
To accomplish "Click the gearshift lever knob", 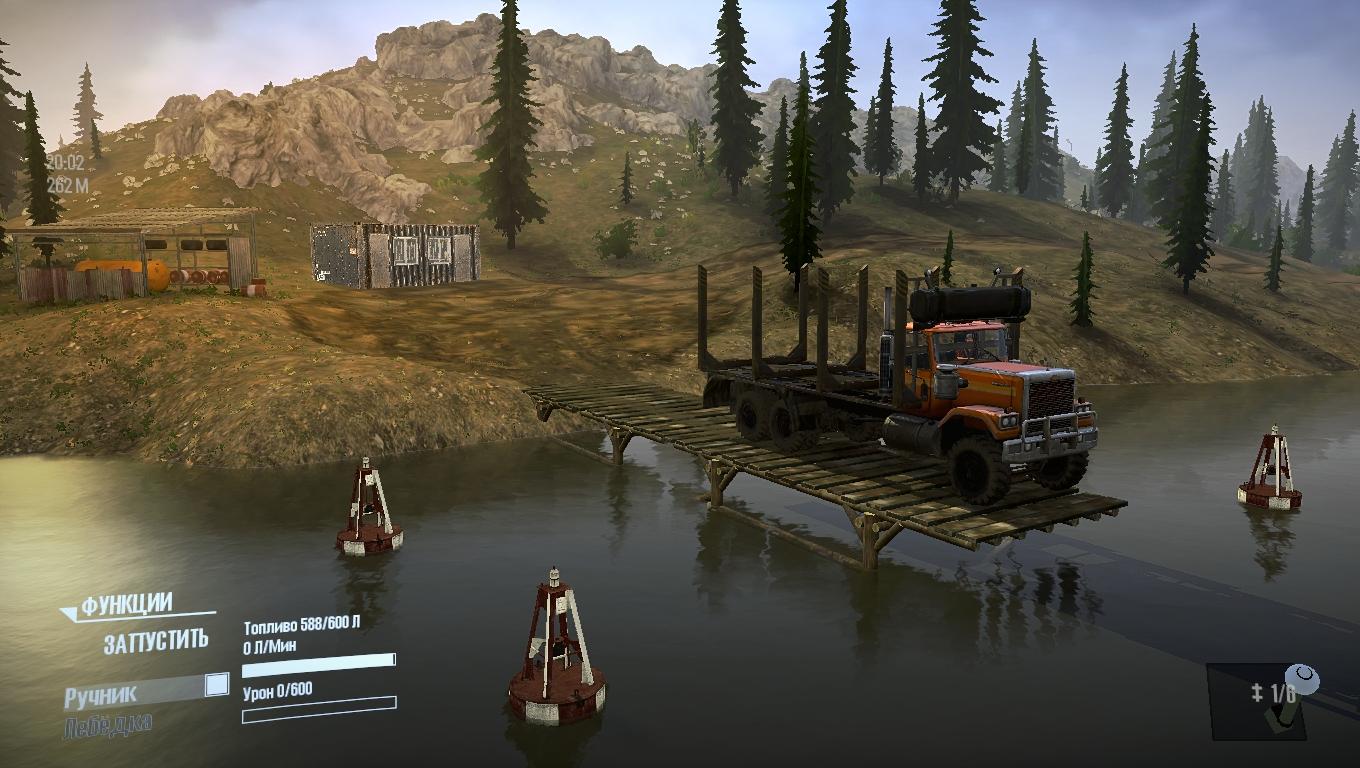I will coord(1302,681).
